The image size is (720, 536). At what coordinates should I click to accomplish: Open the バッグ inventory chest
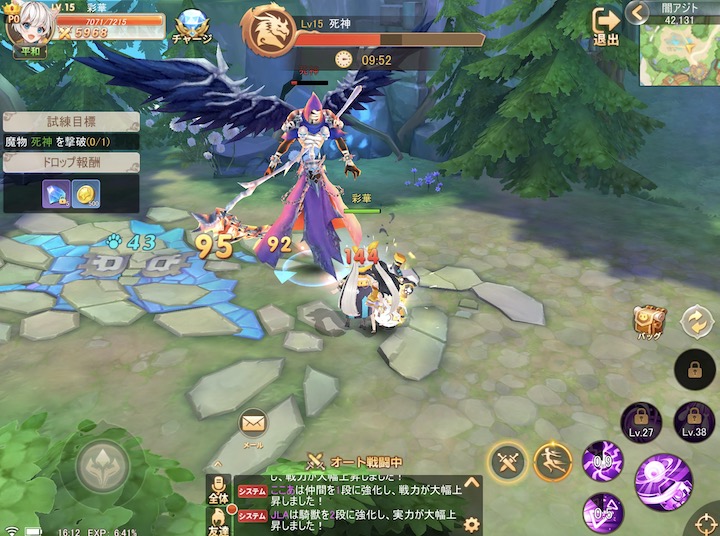[x=649, y=323]
